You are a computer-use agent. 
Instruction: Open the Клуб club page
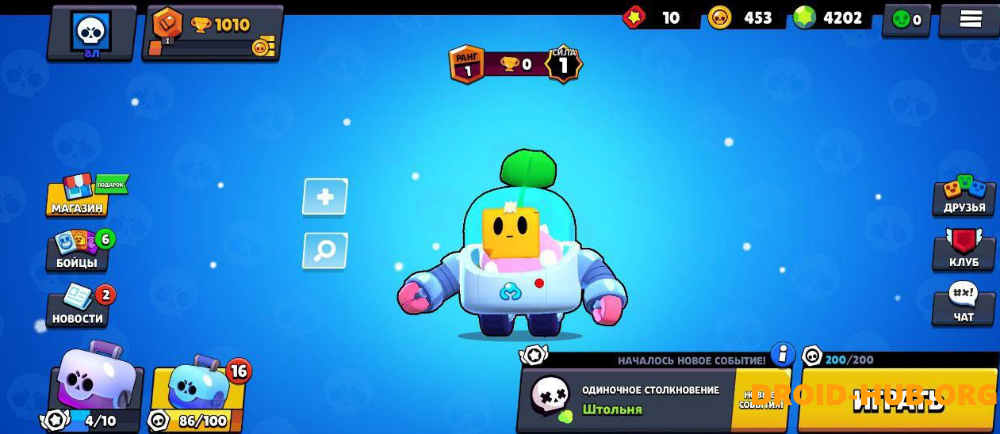click(x=964, y=250)
